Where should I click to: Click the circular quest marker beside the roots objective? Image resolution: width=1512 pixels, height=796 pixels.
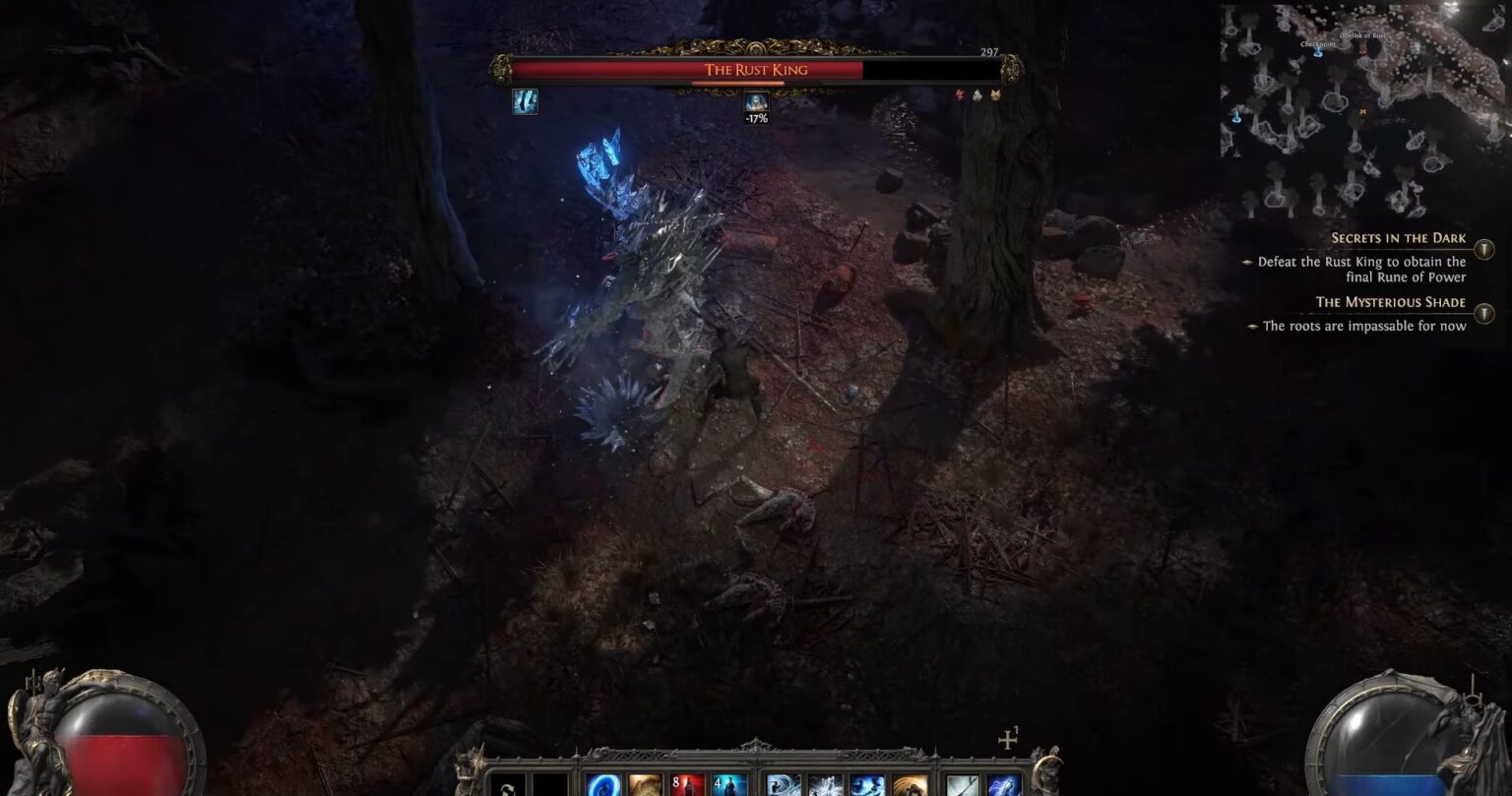click(1485, 312)
